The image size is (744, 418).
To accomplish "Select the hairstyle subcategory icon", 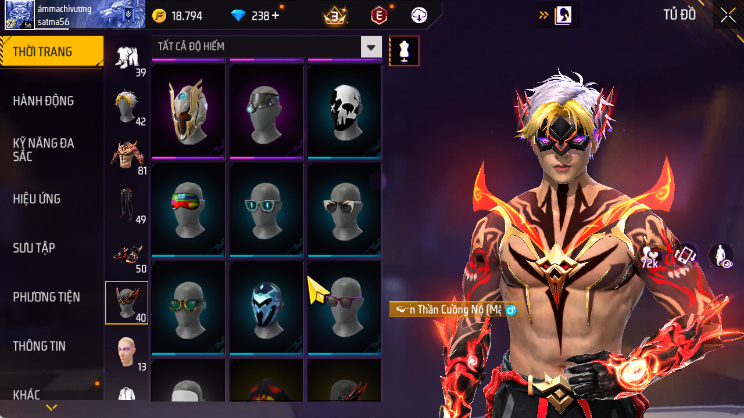I will pos(126,103).
